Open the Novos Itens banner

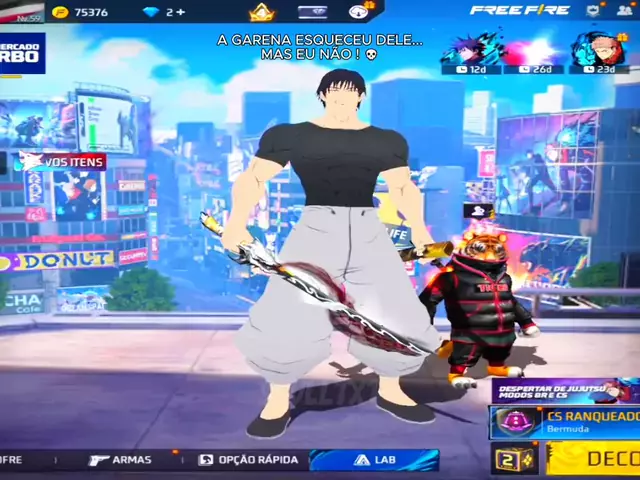coord(62,162)
